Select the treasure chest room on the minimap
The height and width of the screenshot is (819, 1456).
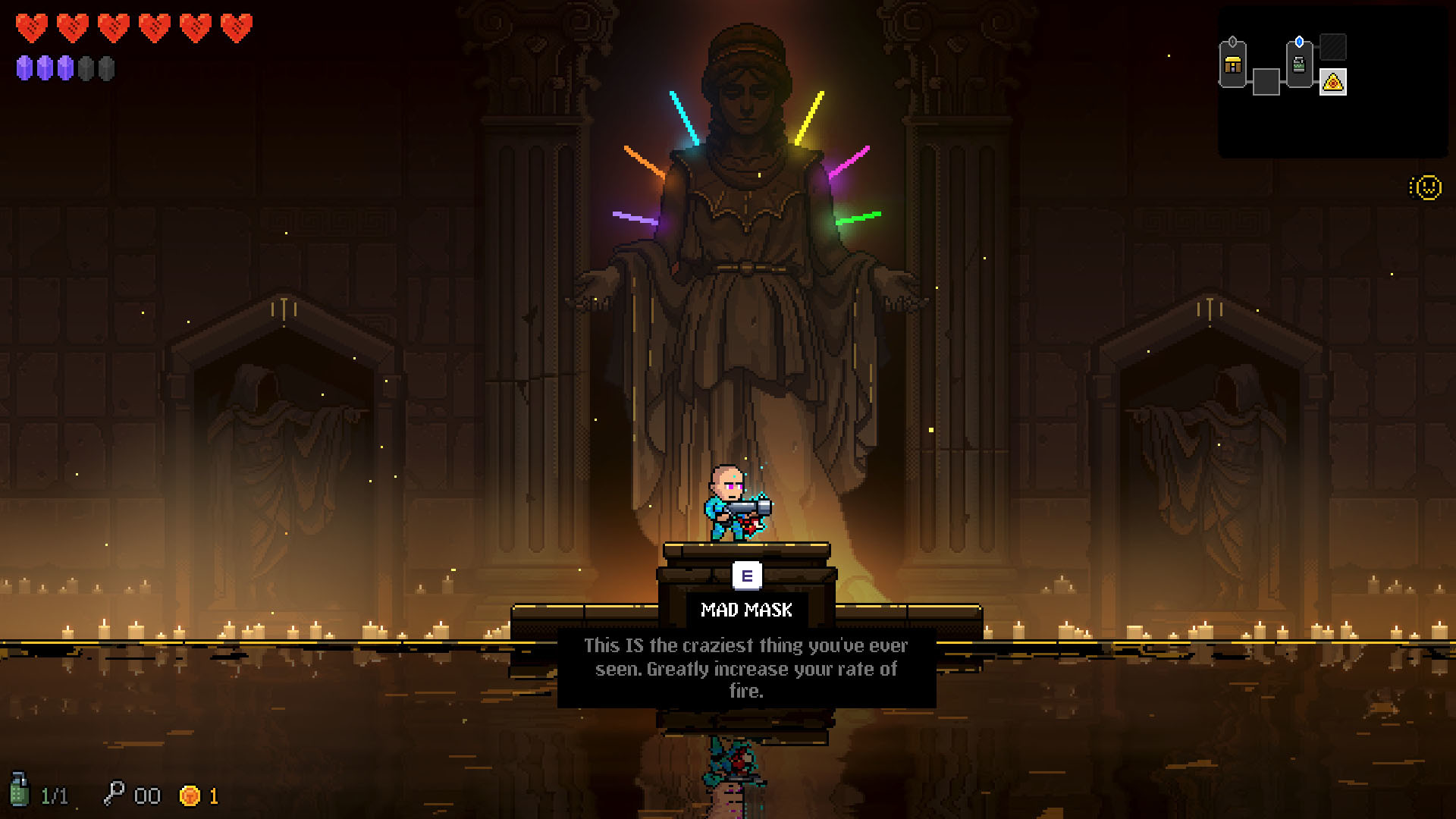pyautogui.click(x=1233, y=66)
